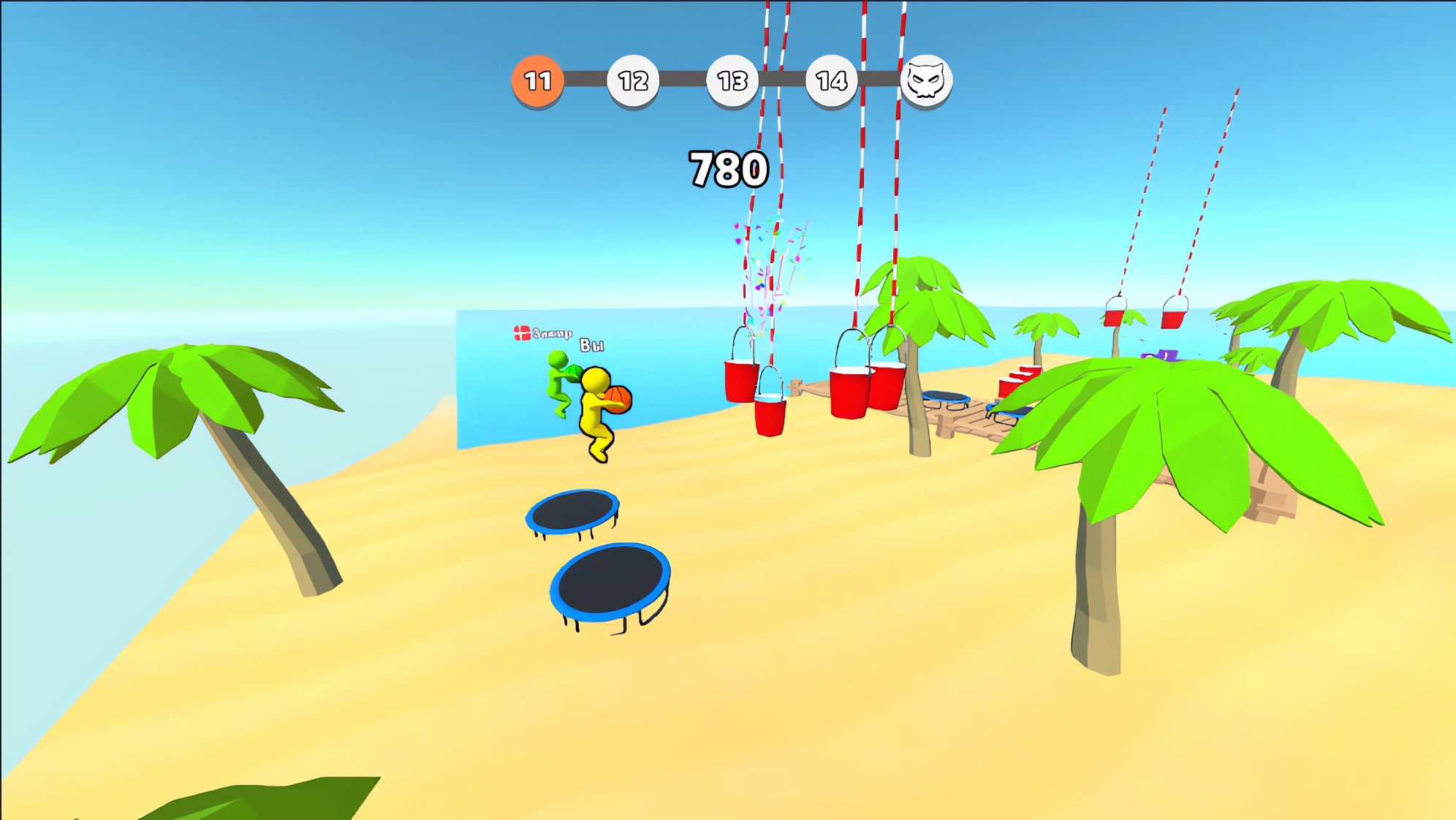Viewport: 1456px width, 820px height.
Task: Click the score counter showing 780
Action: click(729, 167)
